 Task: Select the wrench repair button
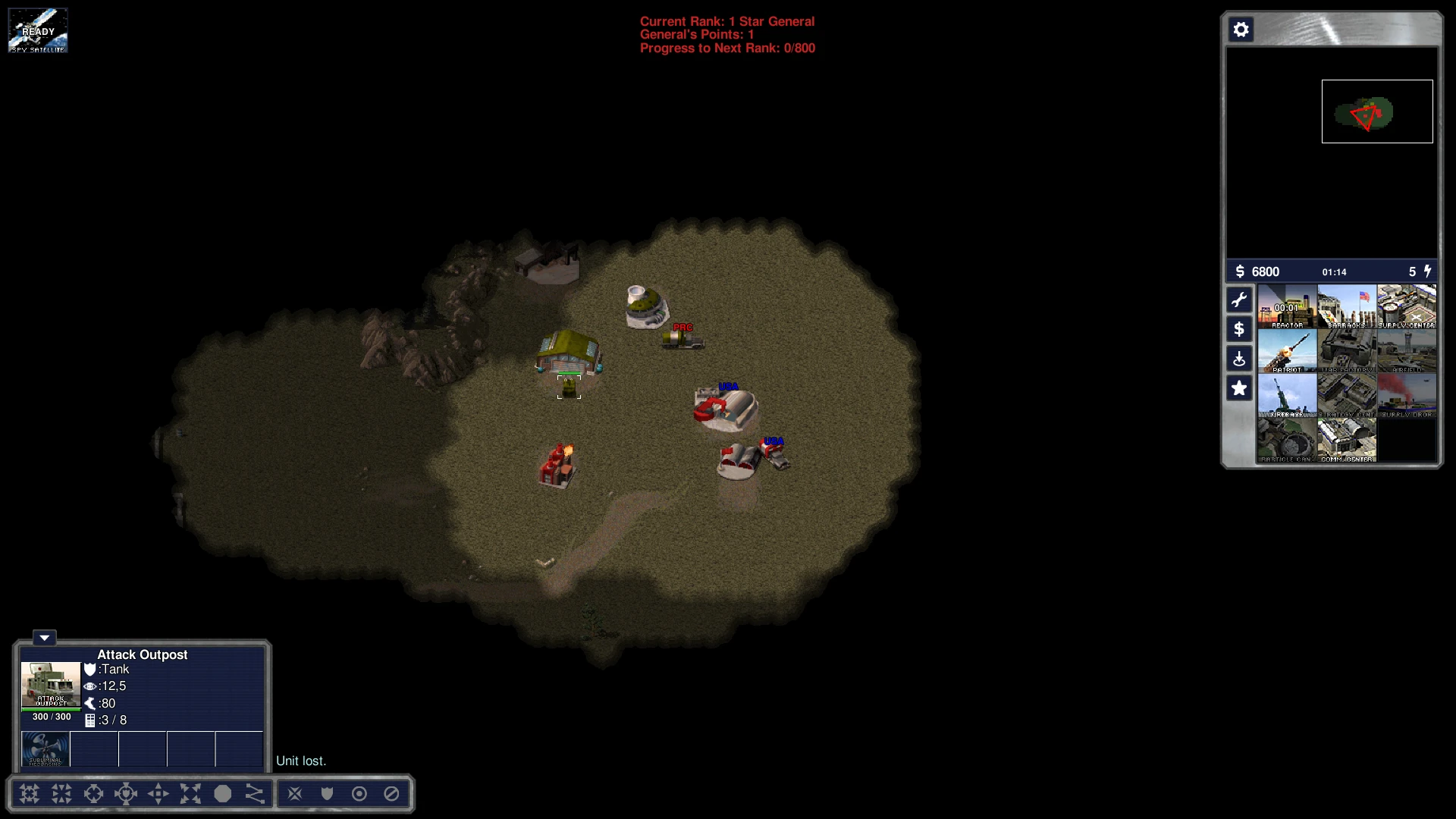(1239, 300)
